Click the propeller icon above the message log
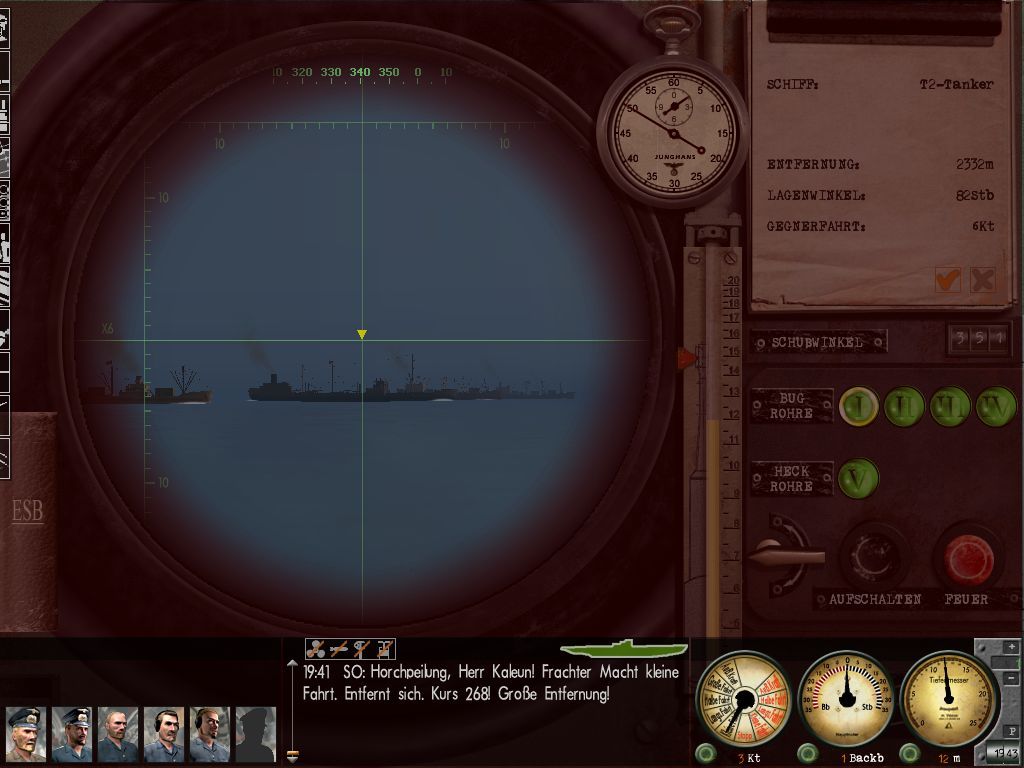The image size is (1024, 768). tap(317, 649)
